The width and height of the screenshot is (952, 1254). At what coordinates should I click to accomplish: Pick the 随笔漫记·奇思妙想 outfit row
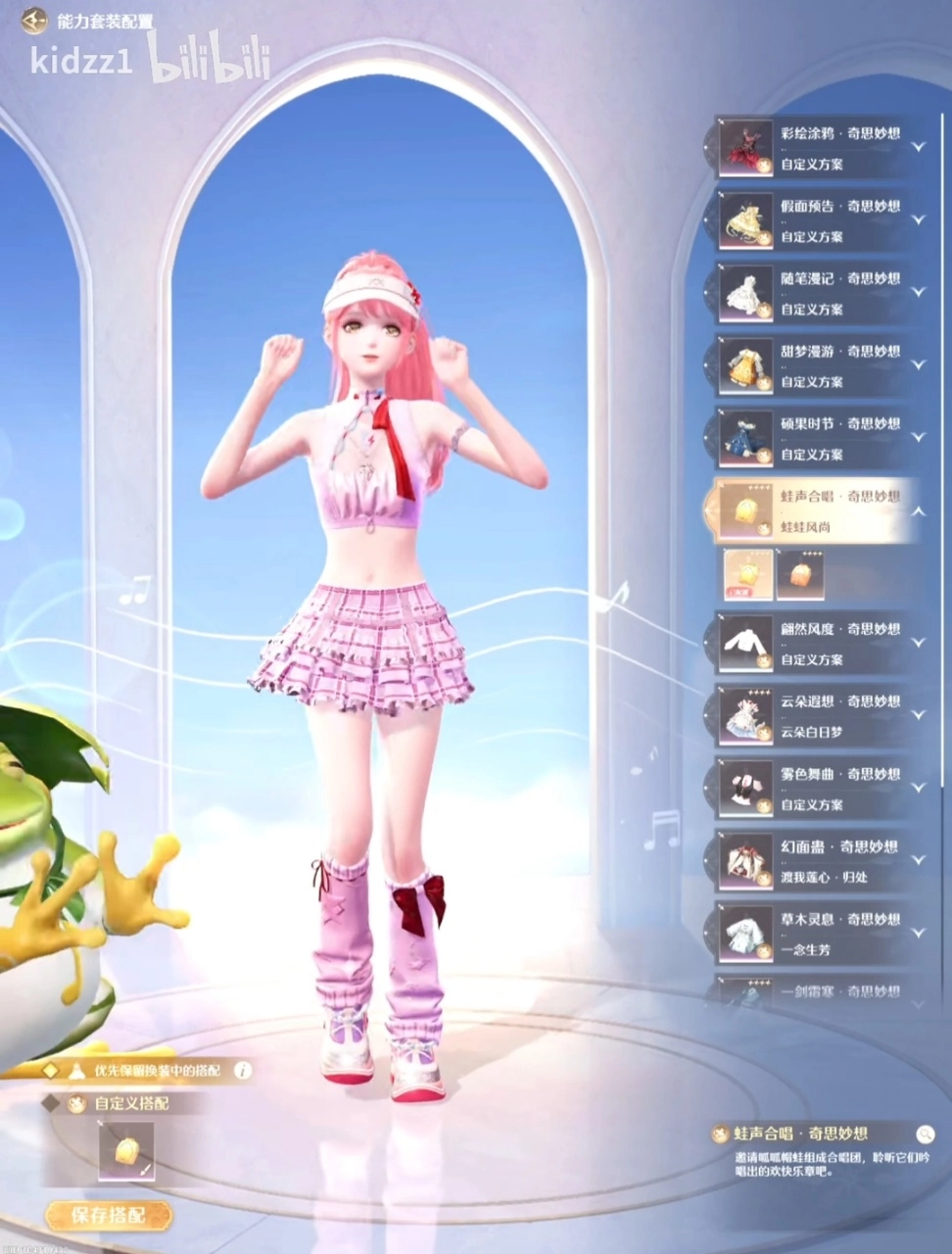[x=813, y=292]
